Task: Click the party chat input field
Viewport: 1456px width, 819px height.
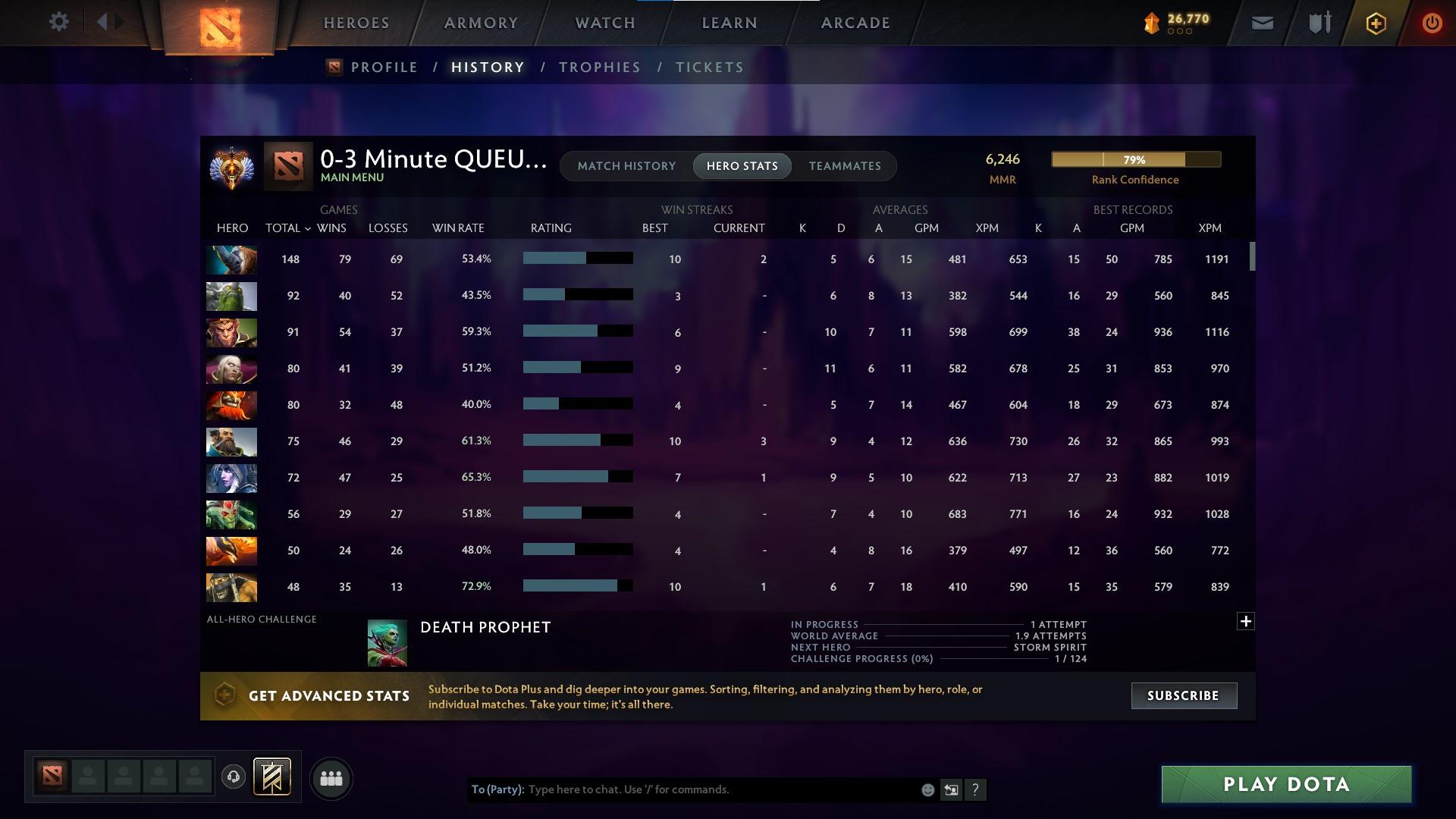Action: pyautogui.click(x=682, y=789)
